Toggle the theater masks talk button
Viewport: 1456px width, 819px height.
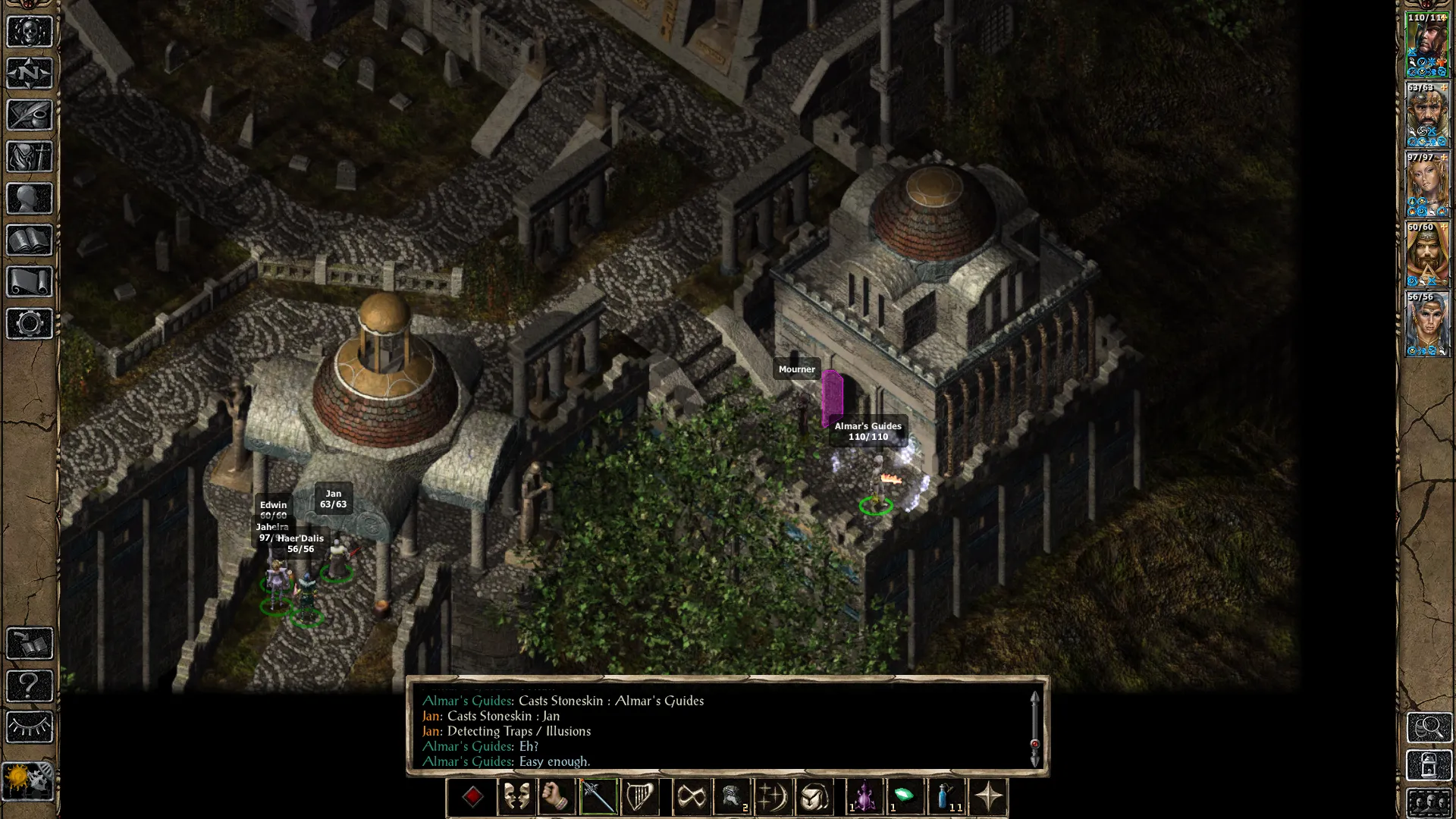[x=516, y=797]
